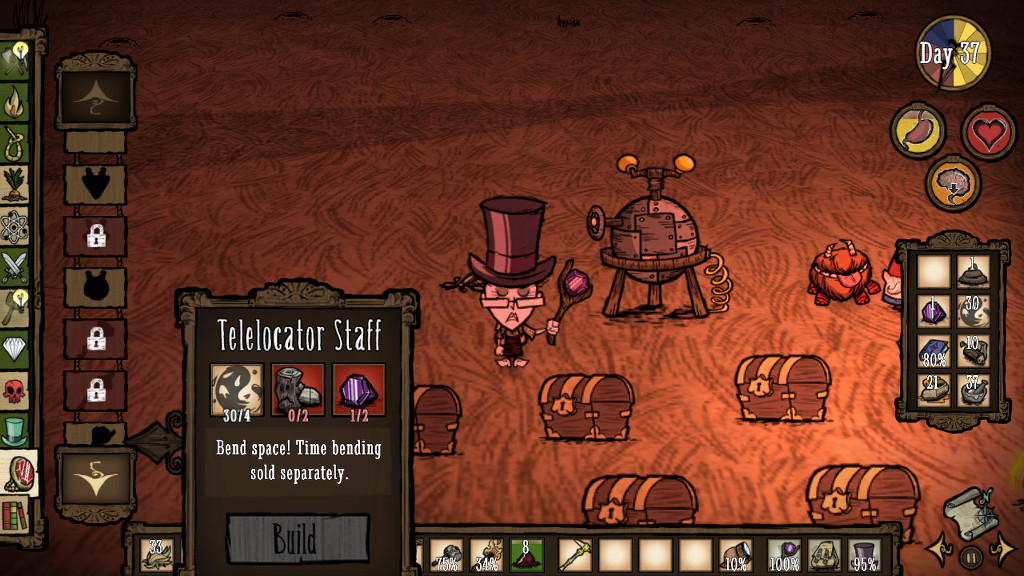Click the Build button for Telelocator Staff
Image resolution: width=1024 pixels, height=576 pixels.
tap(298, 538)
